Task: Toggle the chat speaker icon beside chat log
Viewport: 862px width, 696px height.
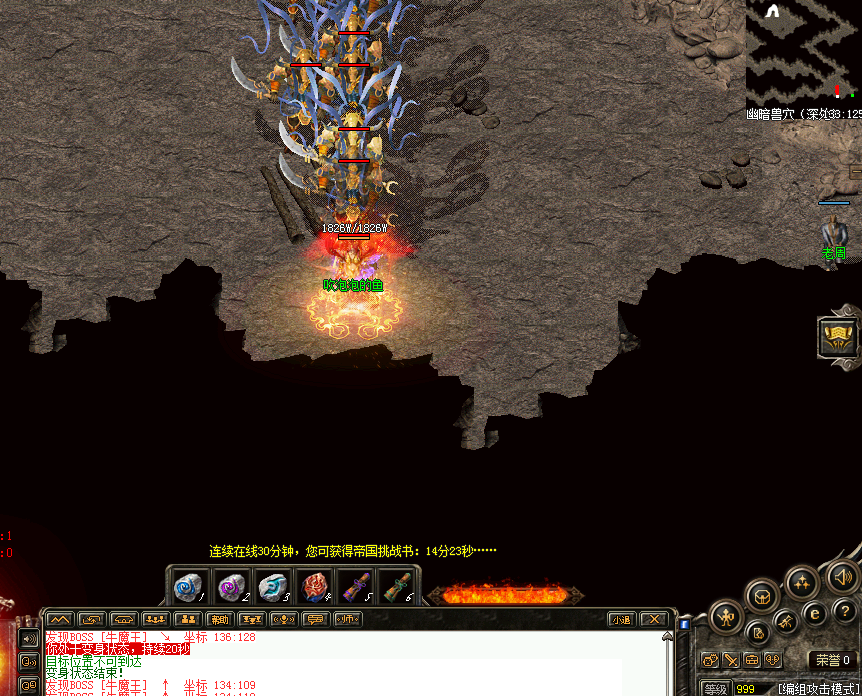Action: [28, 638]
